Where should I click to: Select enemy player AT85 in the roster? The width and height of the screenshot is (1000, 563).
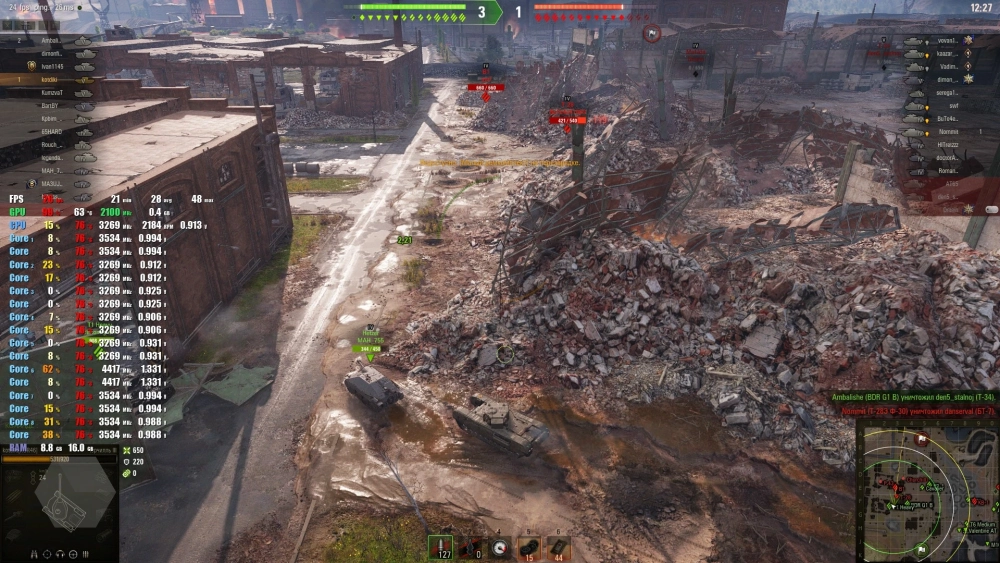coord(950,184)
